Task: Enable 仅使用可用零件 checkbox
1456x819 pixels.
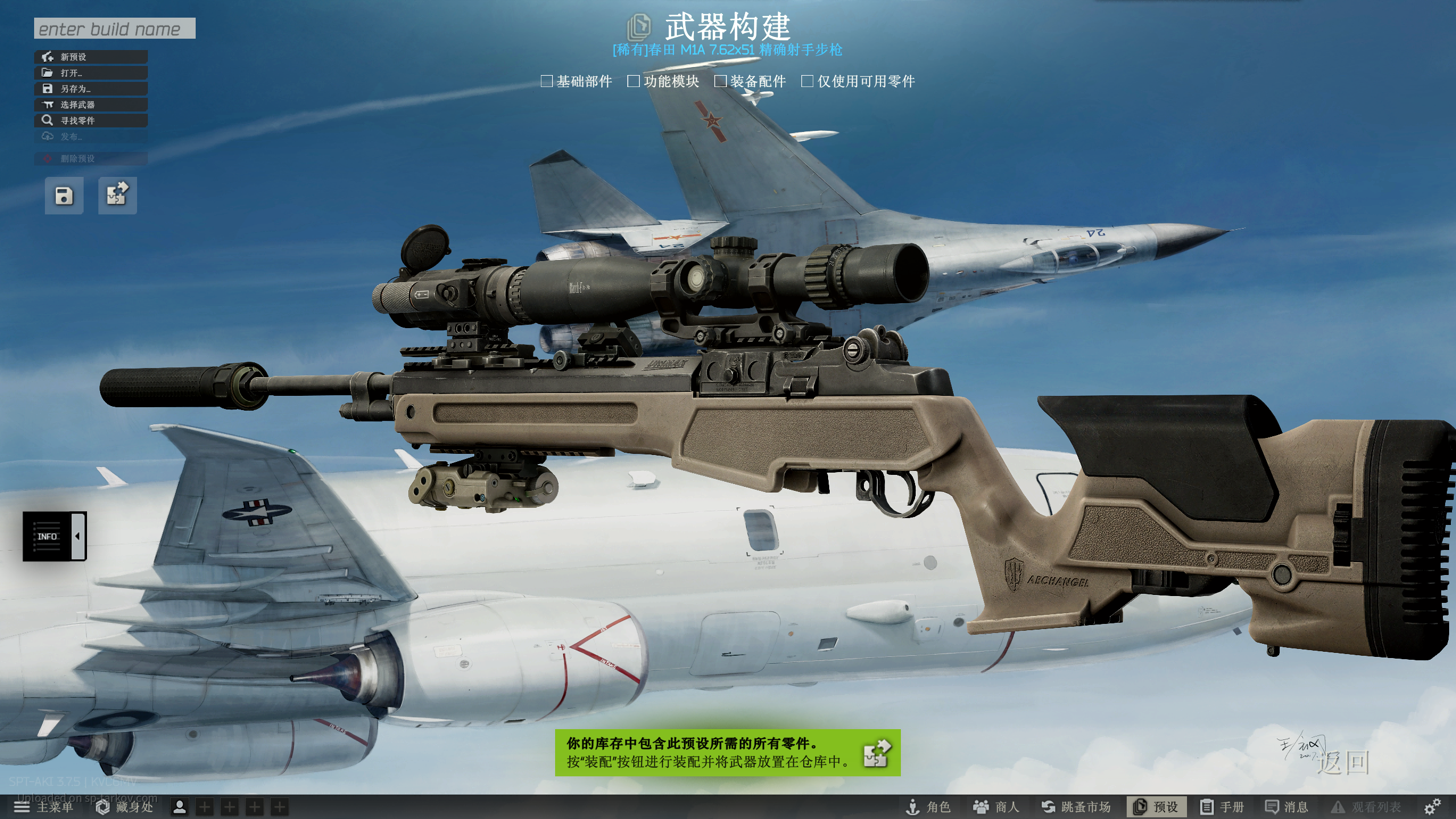Action: (807, 81)
